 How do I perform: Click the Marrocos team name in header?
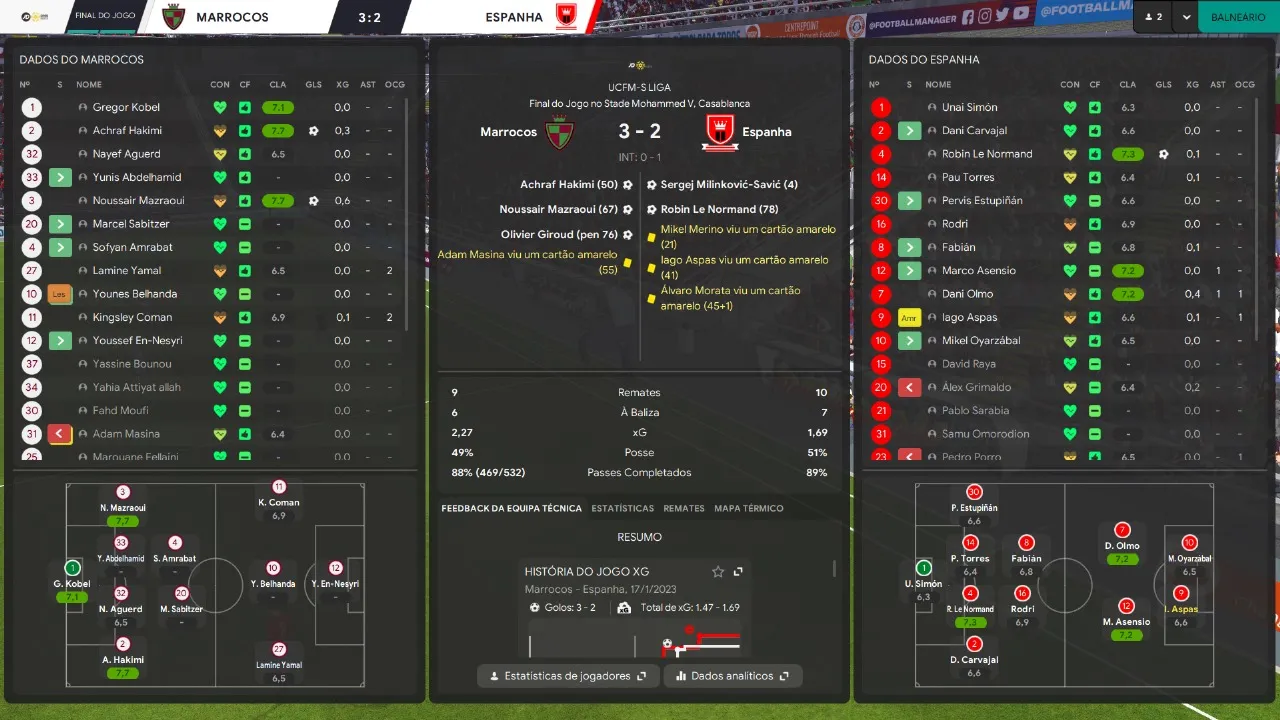(232, 17)
